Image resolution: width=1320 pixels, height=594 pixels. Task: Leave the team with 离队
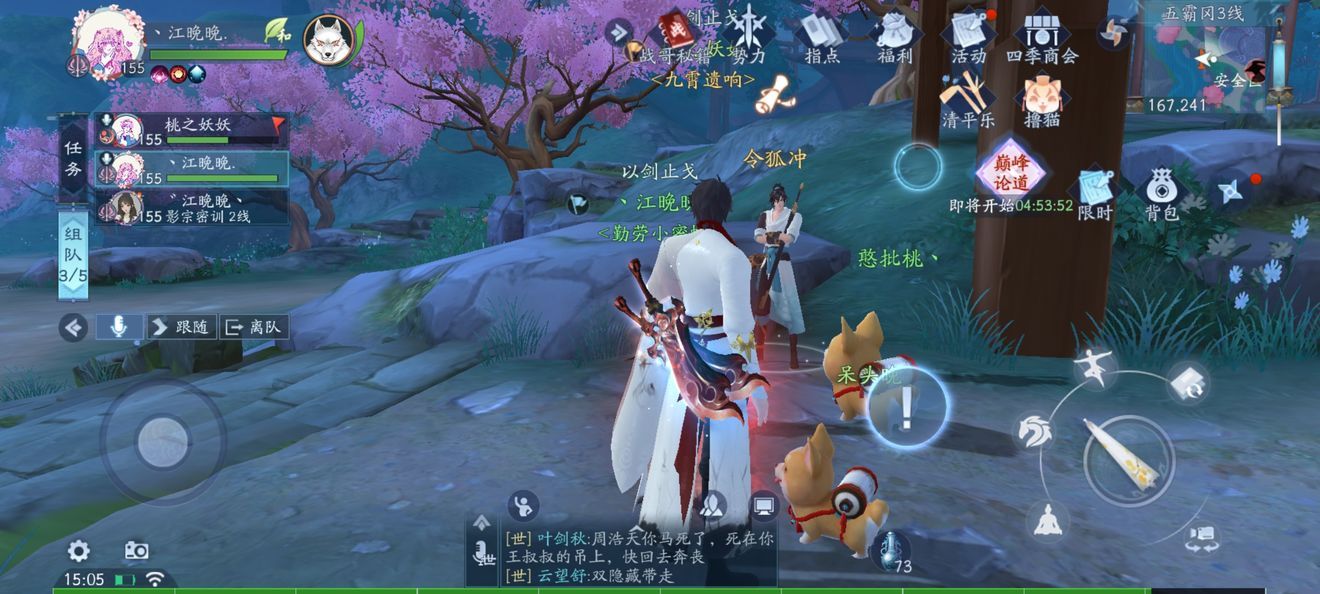click(x=254, y=327)
